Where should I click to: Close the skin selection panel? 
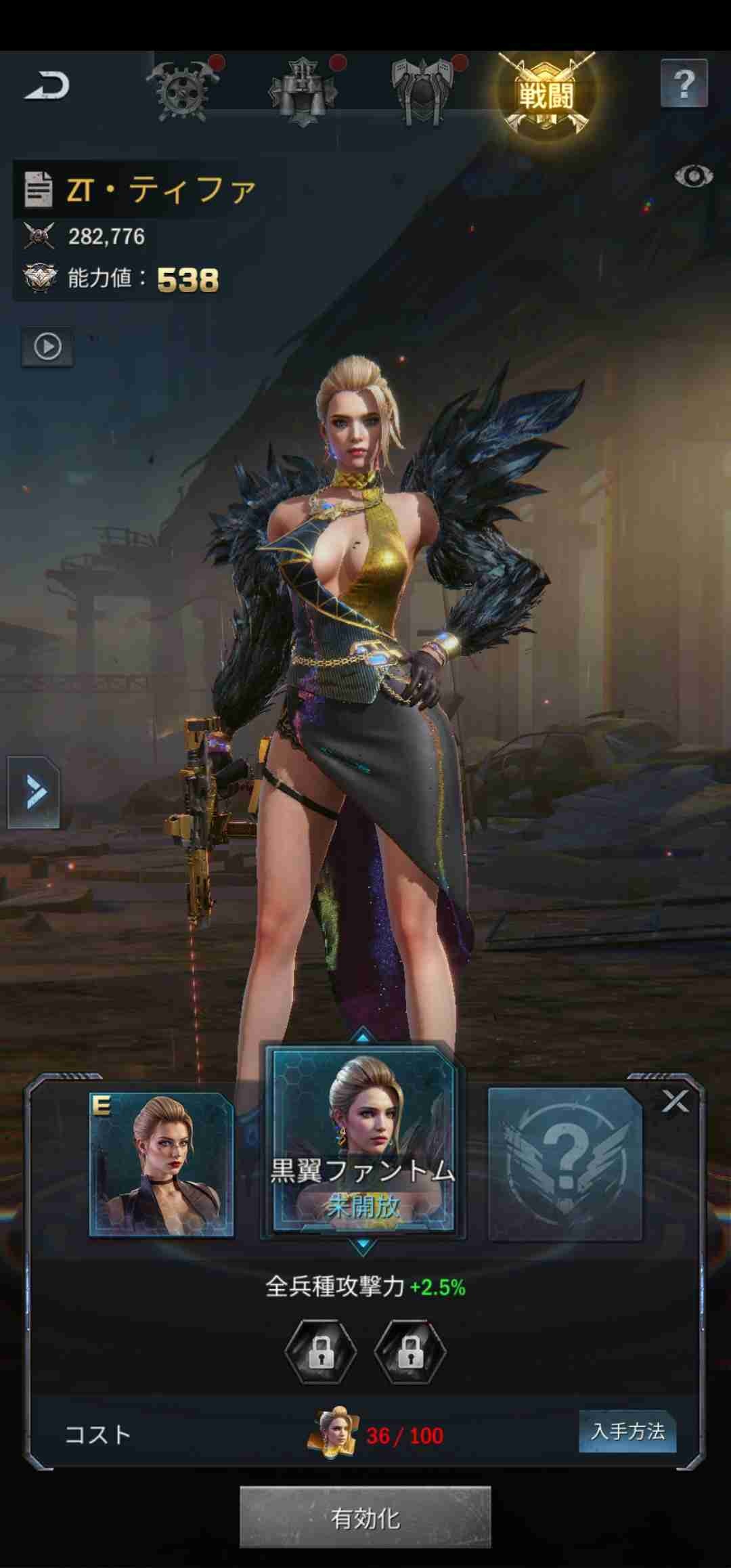click(675, 1102)
